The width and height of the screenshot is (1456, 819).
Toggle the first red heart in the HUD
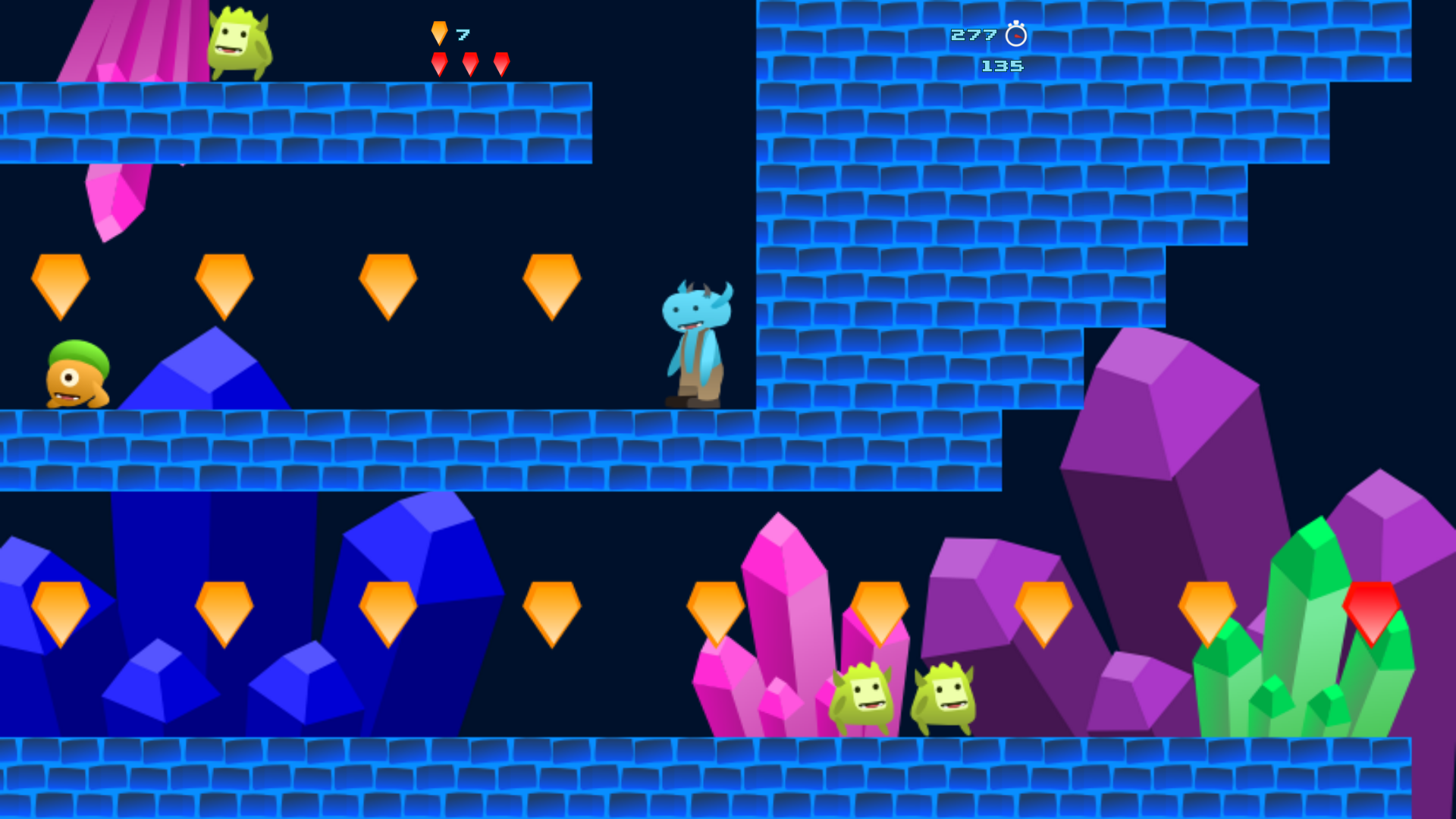[x=438, y=63]
